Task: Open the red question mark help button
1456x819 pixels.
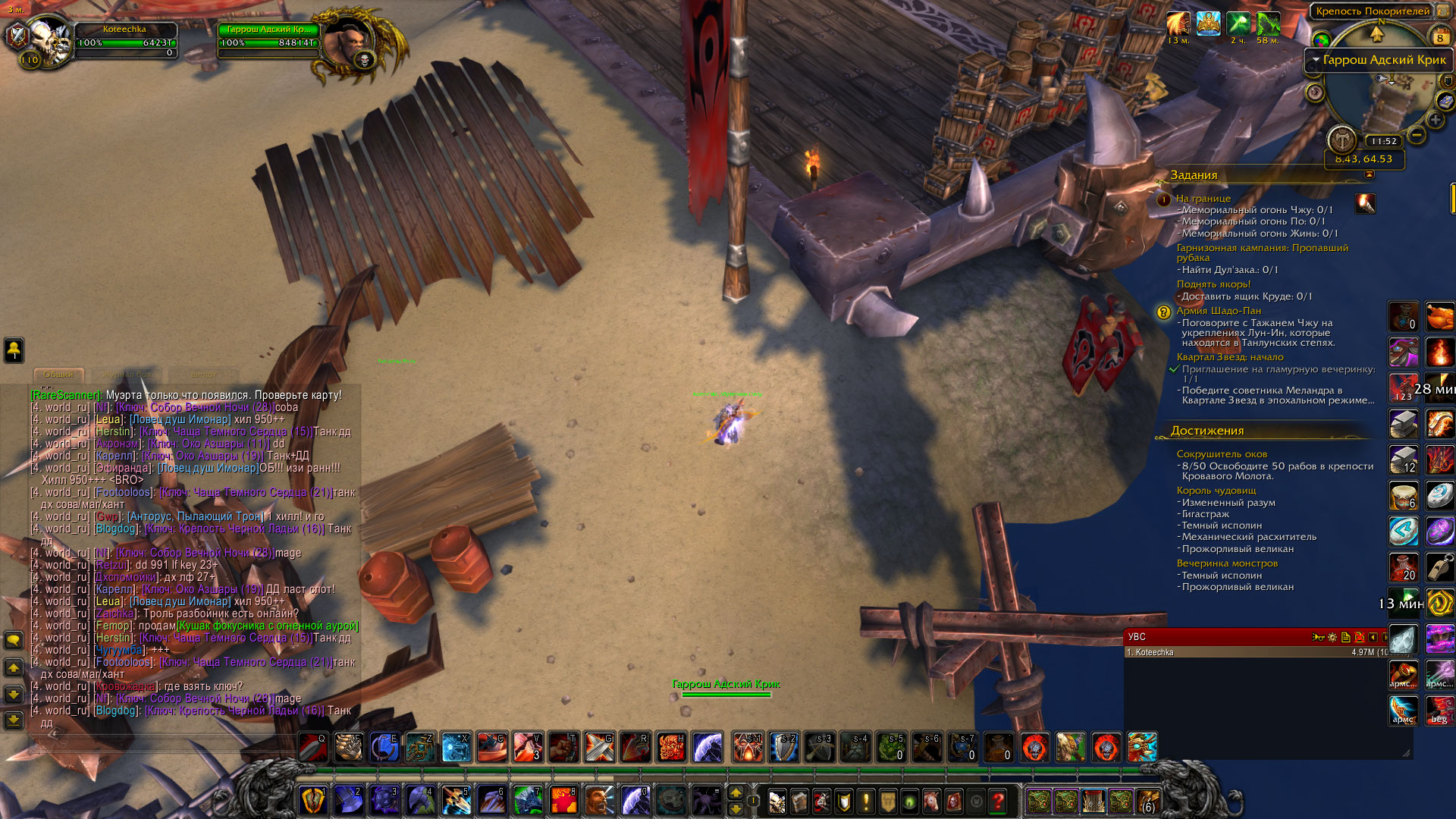Action: tap(998, 800)
